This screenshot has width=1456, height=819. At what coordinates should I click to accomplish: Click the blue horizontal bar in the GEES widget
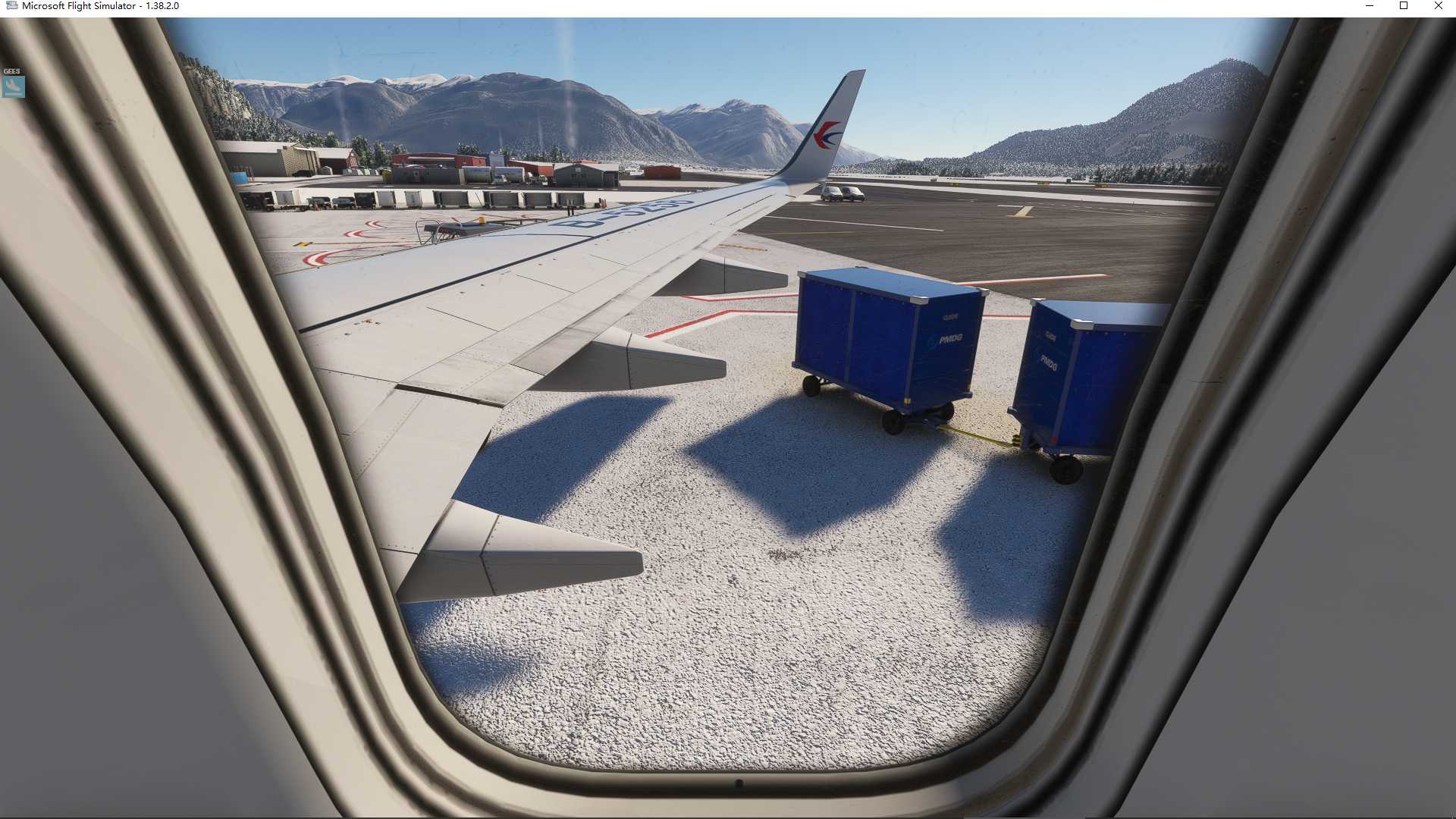click(x=12, y=93)
